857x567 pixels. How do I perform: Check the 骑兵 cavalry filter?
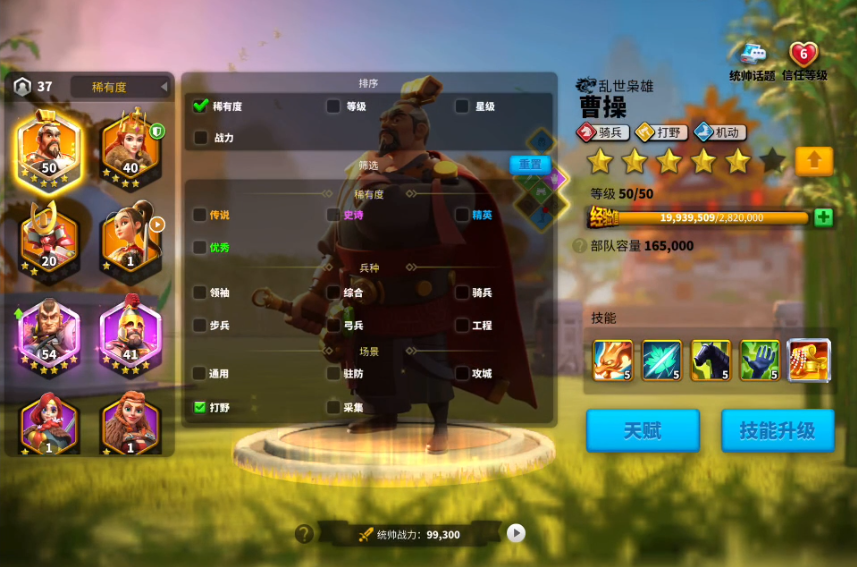pyautogui.click(x=462, y=293)
